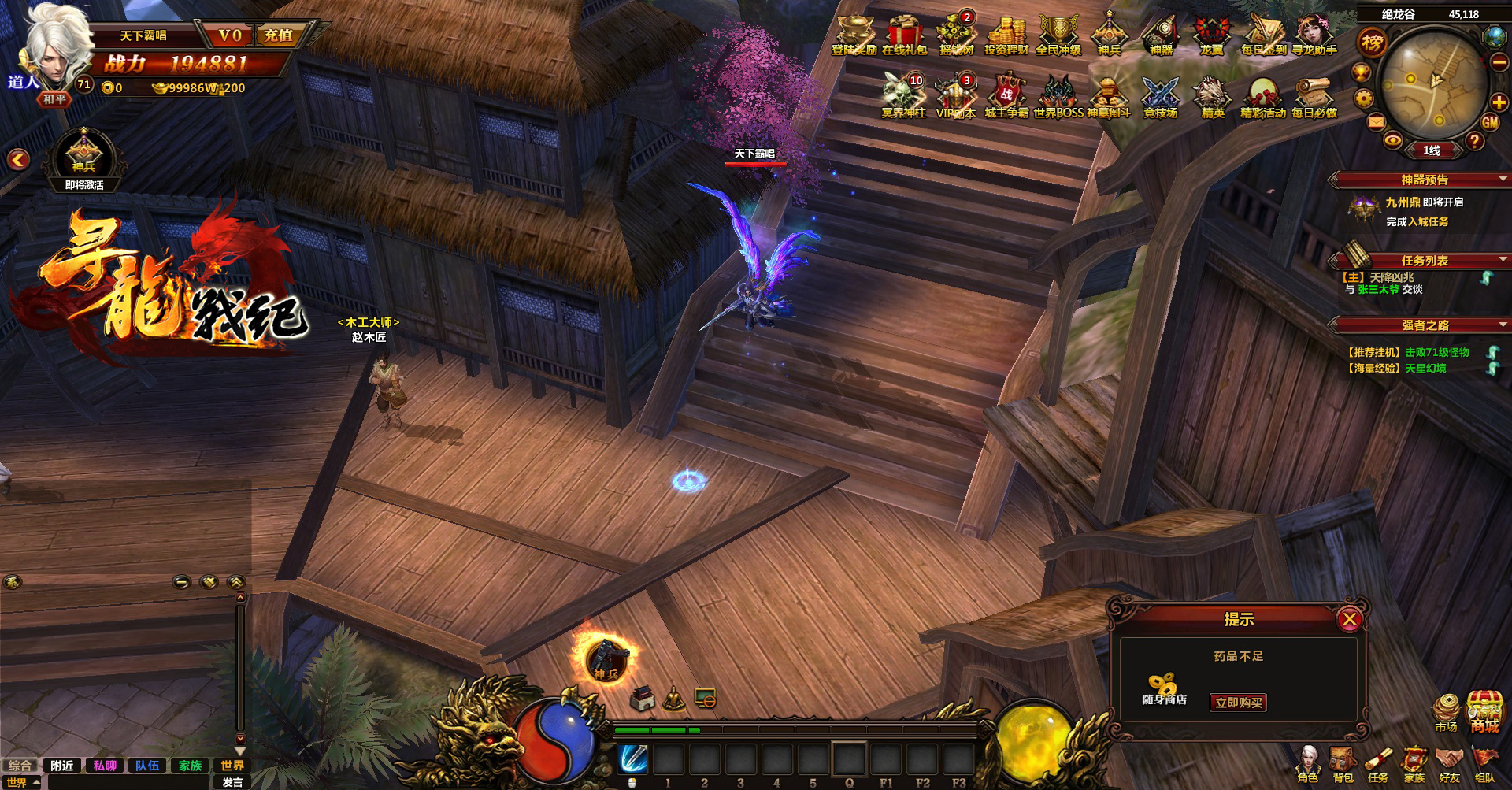Follow the 击败71级怪物 recommended link
Viewport: 1512px width, 790px height.
pyautogui.click(x=1437, y=352)
